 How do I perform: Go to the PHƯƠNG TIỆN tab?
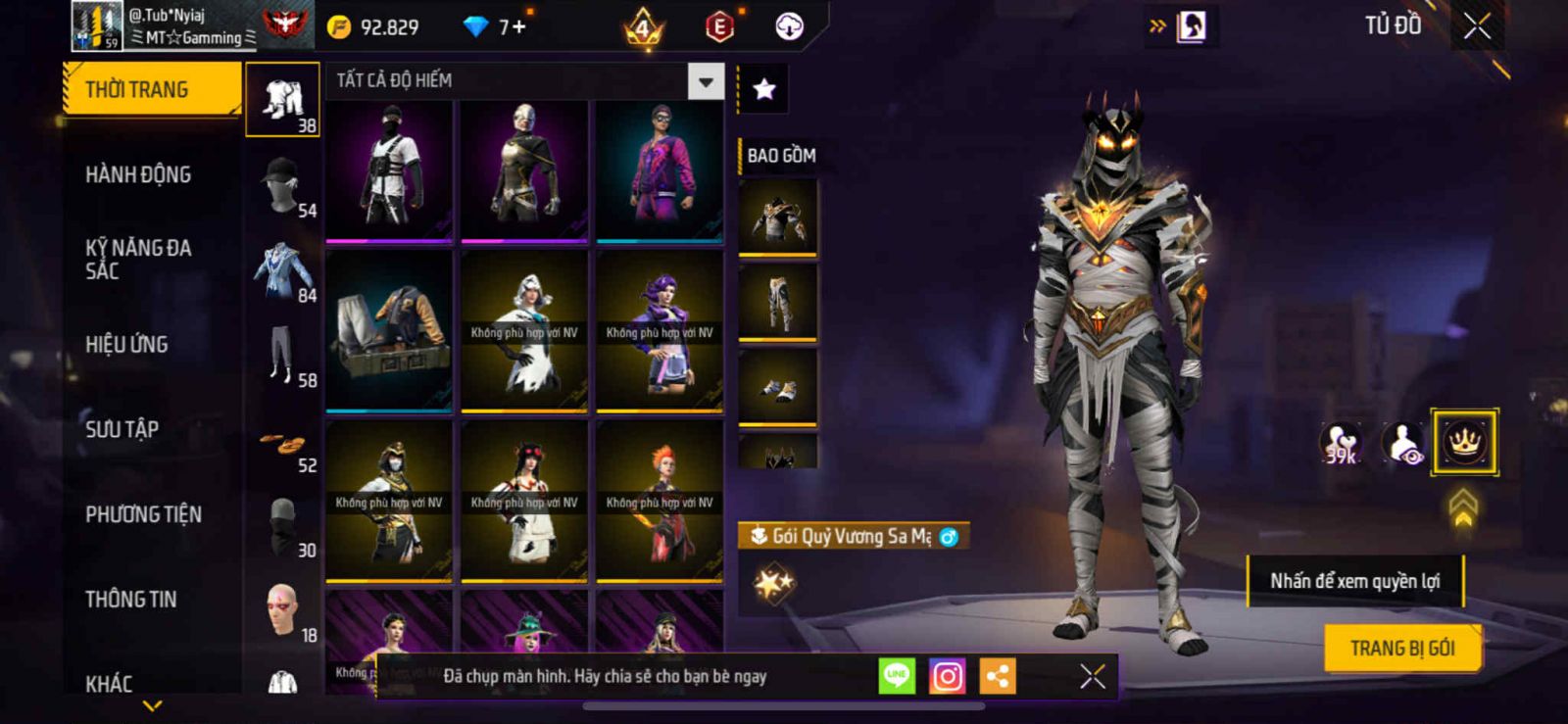[143, 514]
